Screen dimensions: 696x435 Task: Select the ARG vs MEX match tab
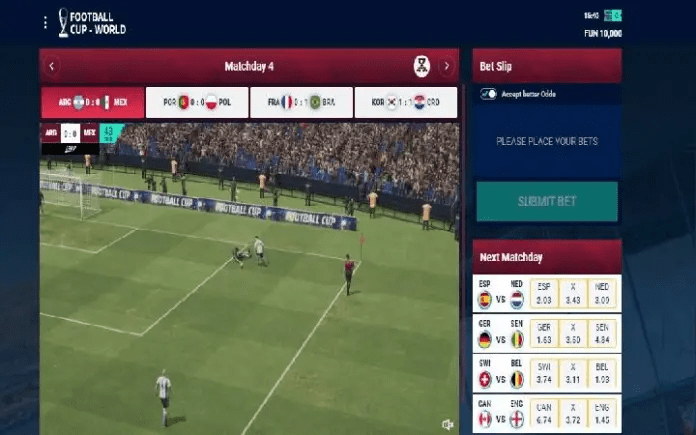91,102
